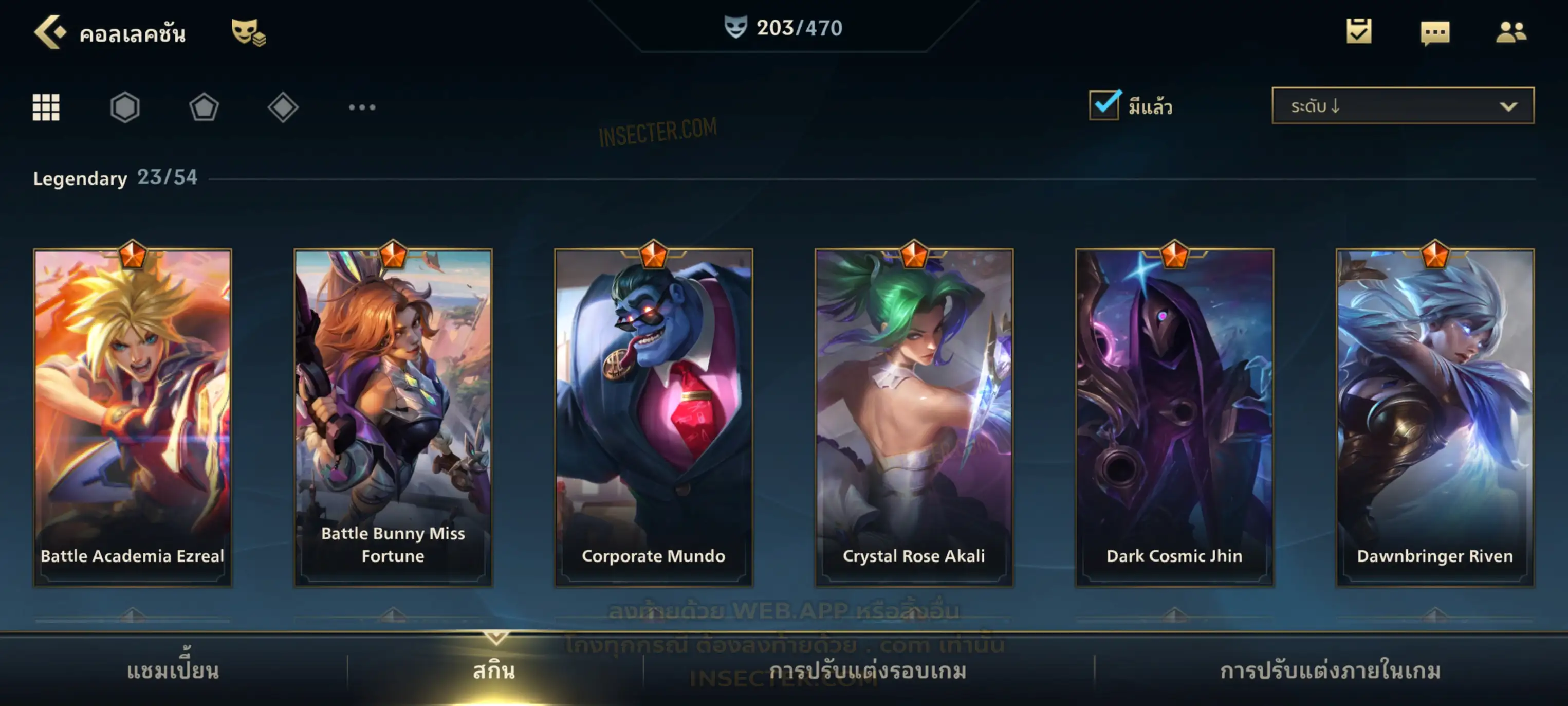The image size is (1568, 706).
Task: View the Crystal Rose Akali skin
Action: click(914, 417)
